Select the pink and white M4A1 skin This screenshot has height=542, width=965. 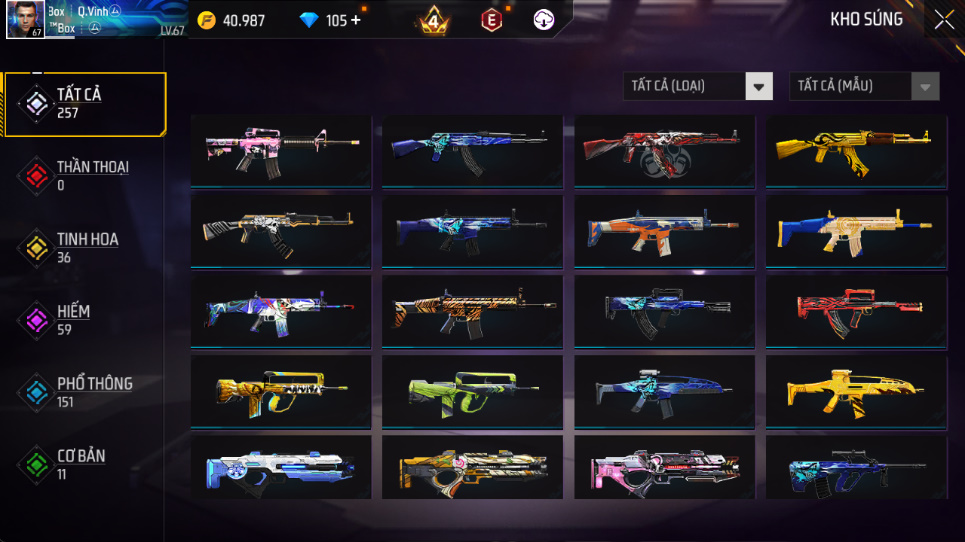point(281,150)
